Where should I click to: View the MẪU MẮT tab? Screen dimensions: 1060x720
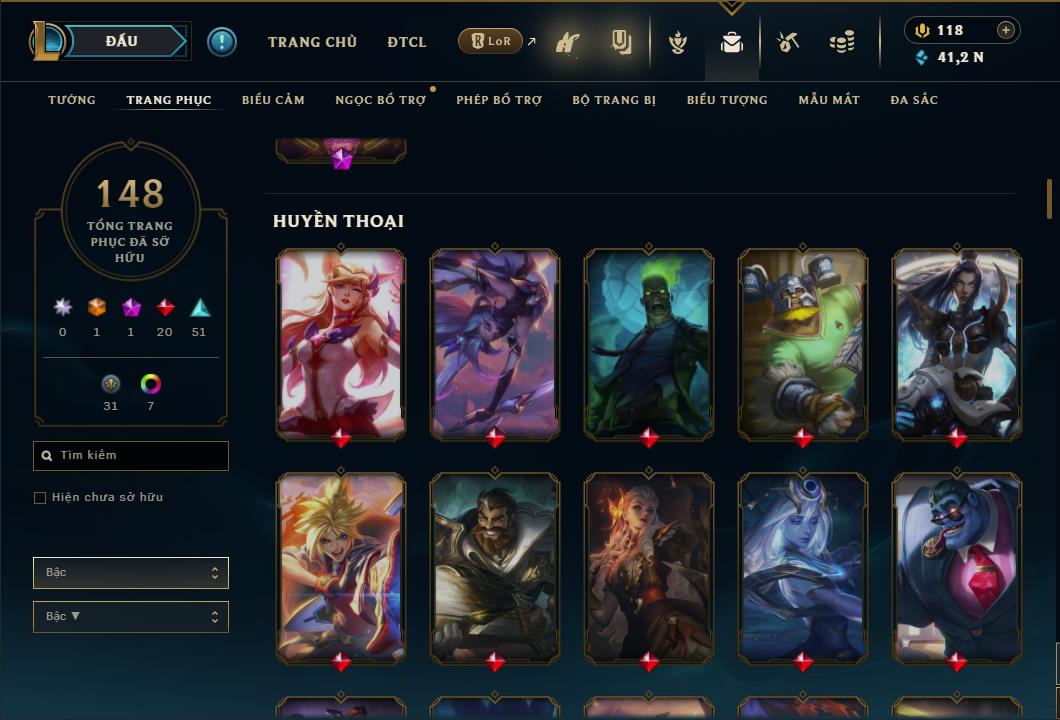(829, 100)
